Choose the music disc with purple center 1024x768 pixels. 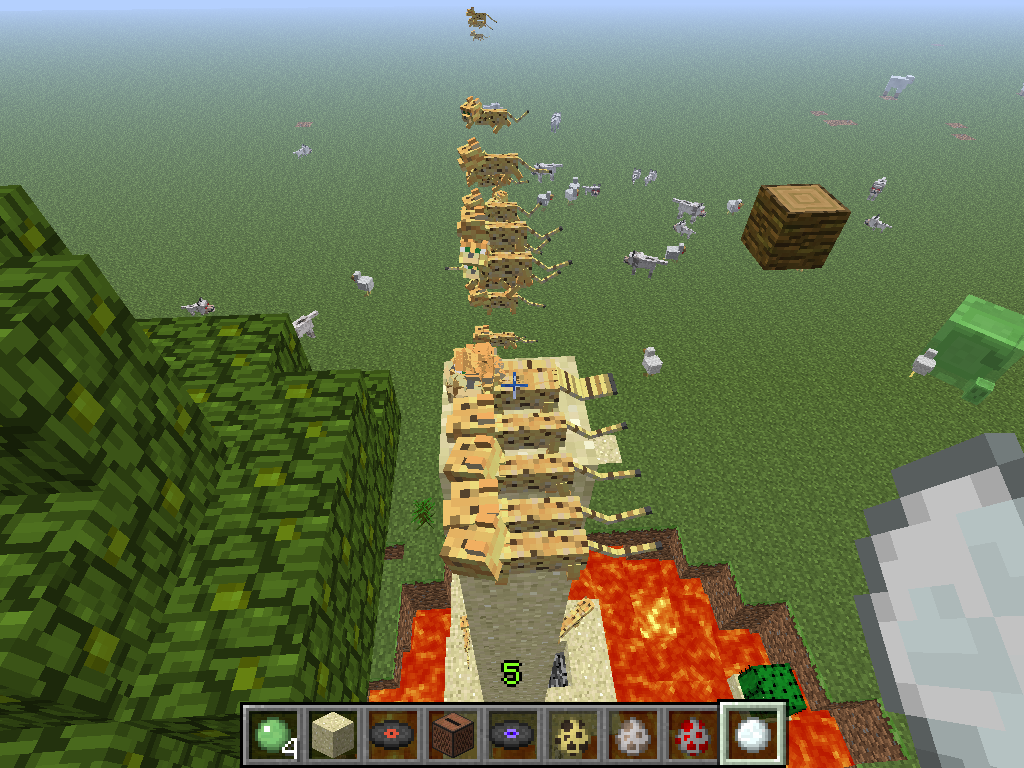(x=511, y=734)
